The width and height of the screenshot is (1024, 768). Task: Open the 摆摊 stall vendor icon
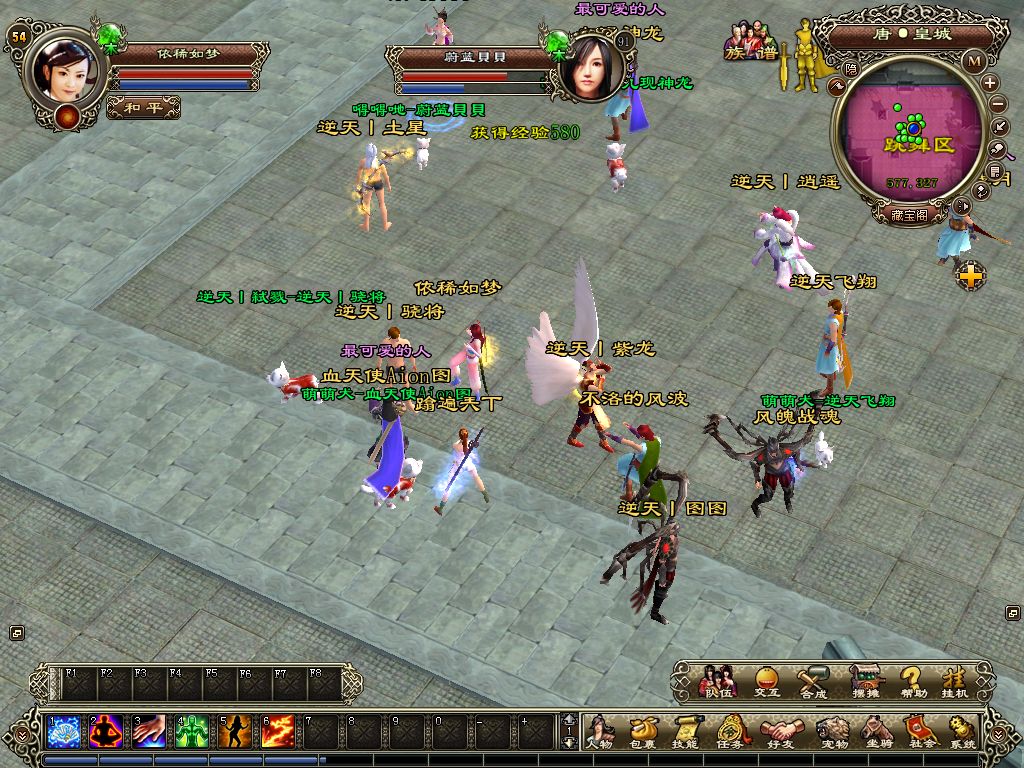[865, 681]
